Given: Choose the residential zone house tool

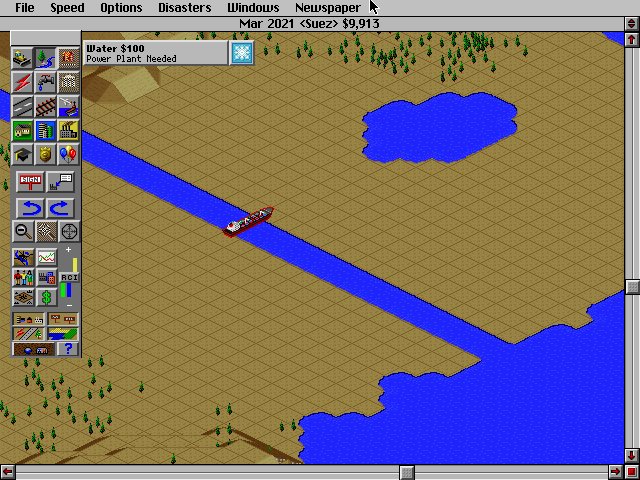Looking at the screenshot, I should 22,130.
